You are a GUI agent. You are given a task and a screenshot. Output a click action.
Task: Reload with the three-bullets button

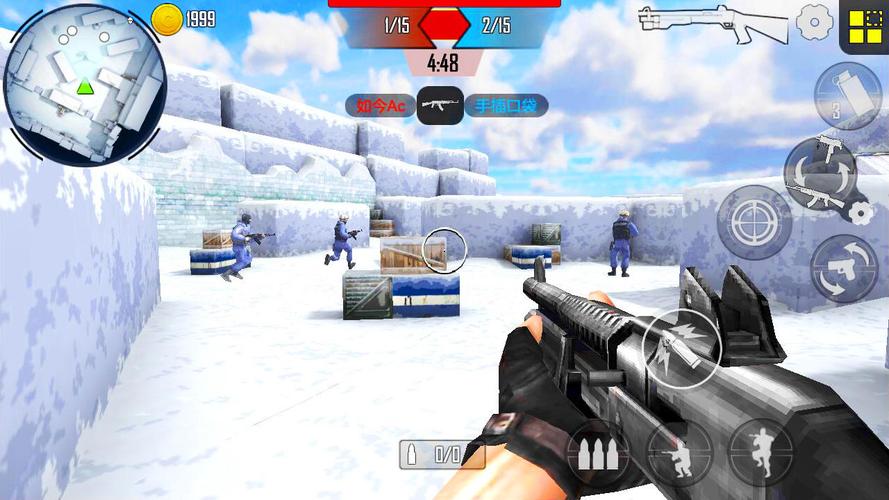click(598, 452)
